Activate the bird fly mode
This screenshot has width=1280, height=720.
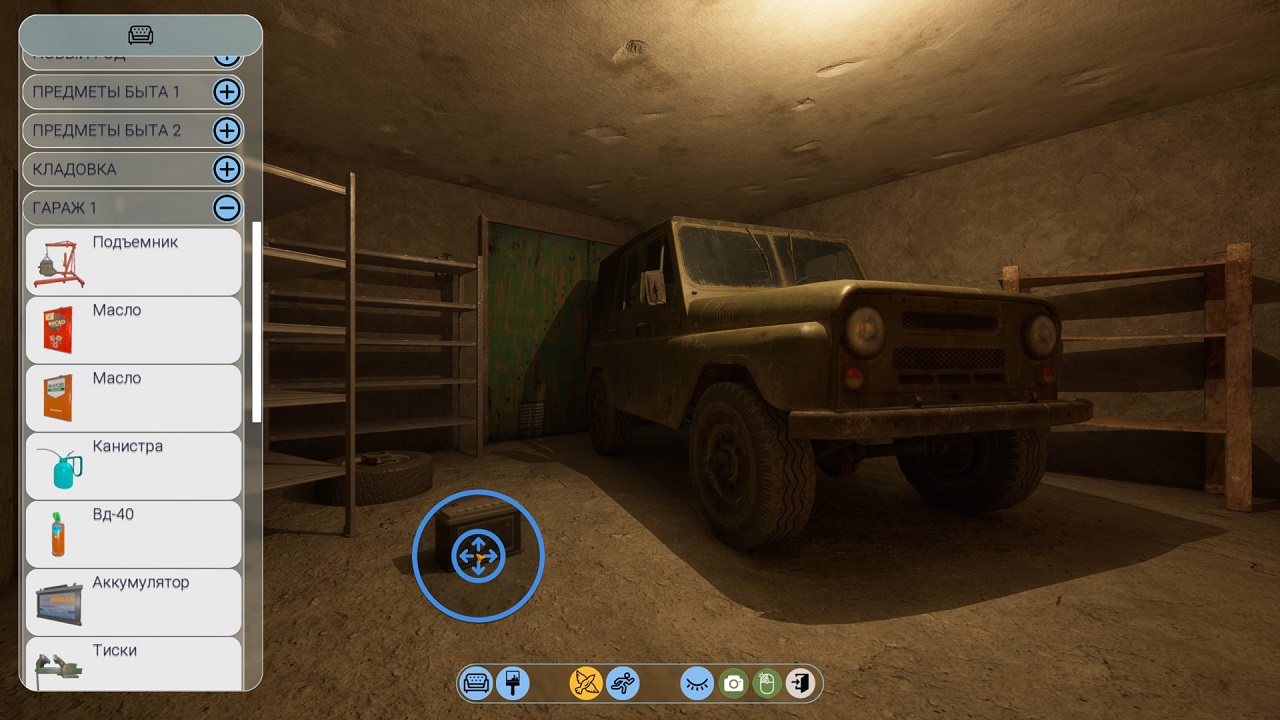586,683
